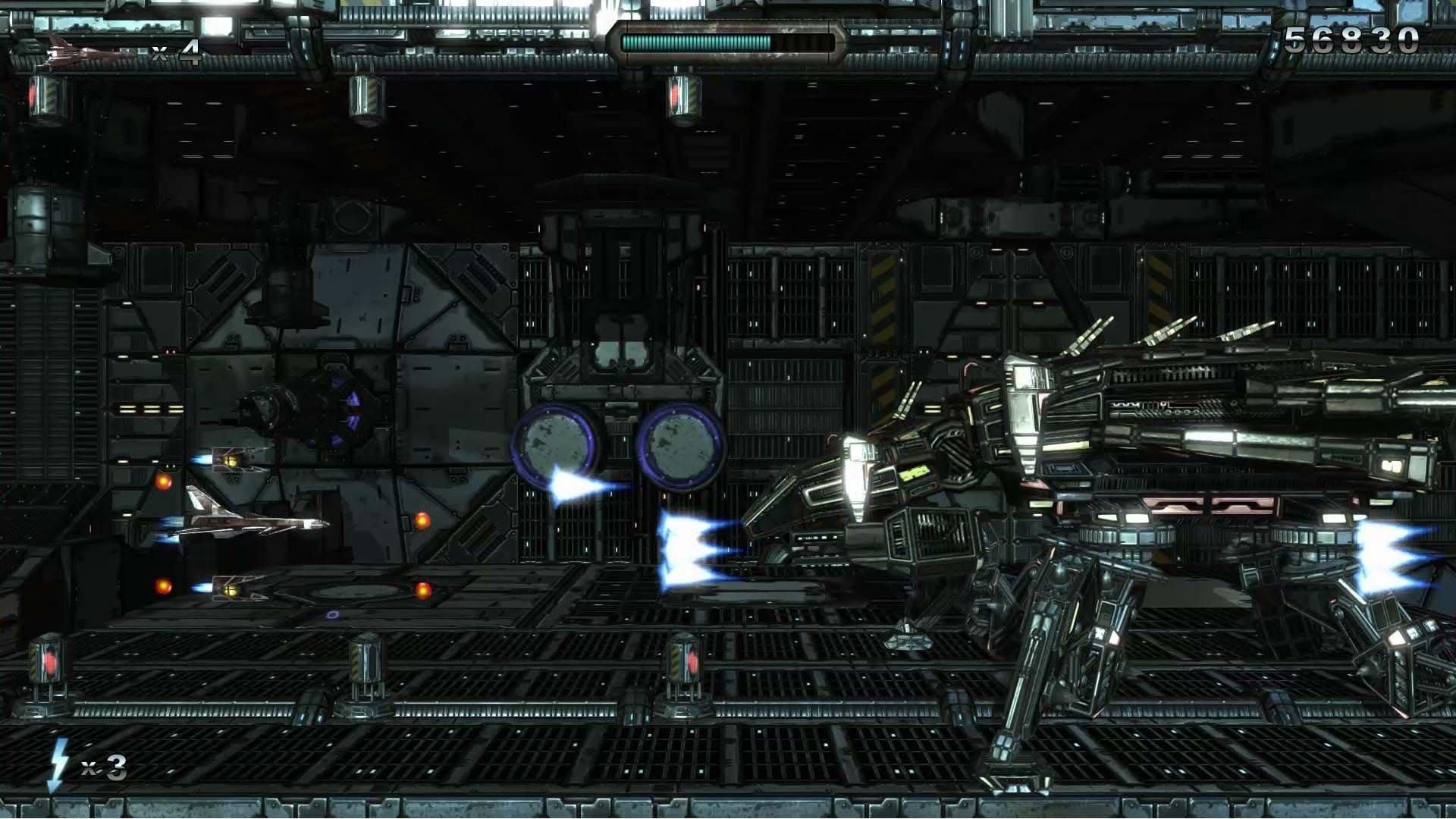This screenshot has height=819, width=1456.
Task: Target the upper orange power-up orb
Action: (x=164, y=481)
